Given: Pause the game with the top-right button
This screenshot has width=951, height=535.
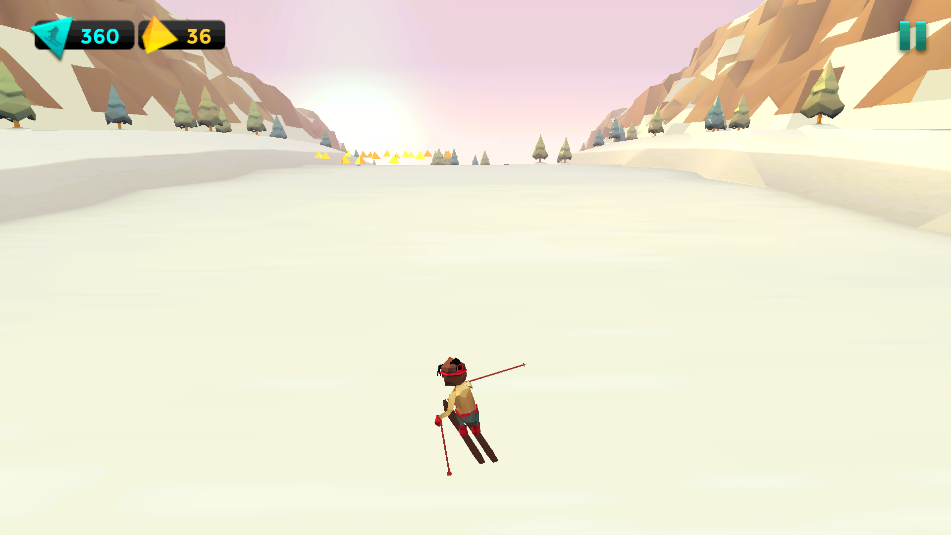Looking at the screenshot, I should pos(911,36).
